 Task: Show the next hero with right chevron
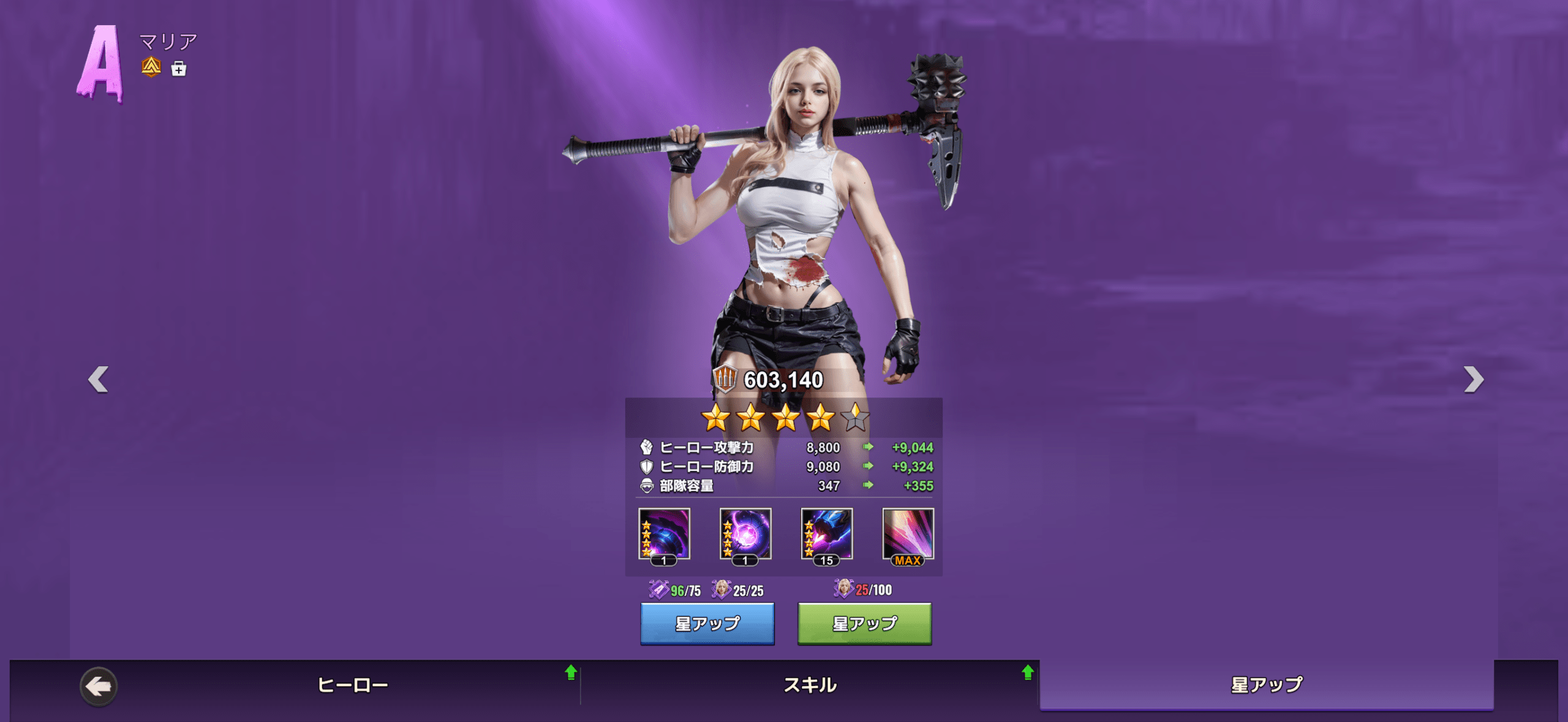point(1473,379)
